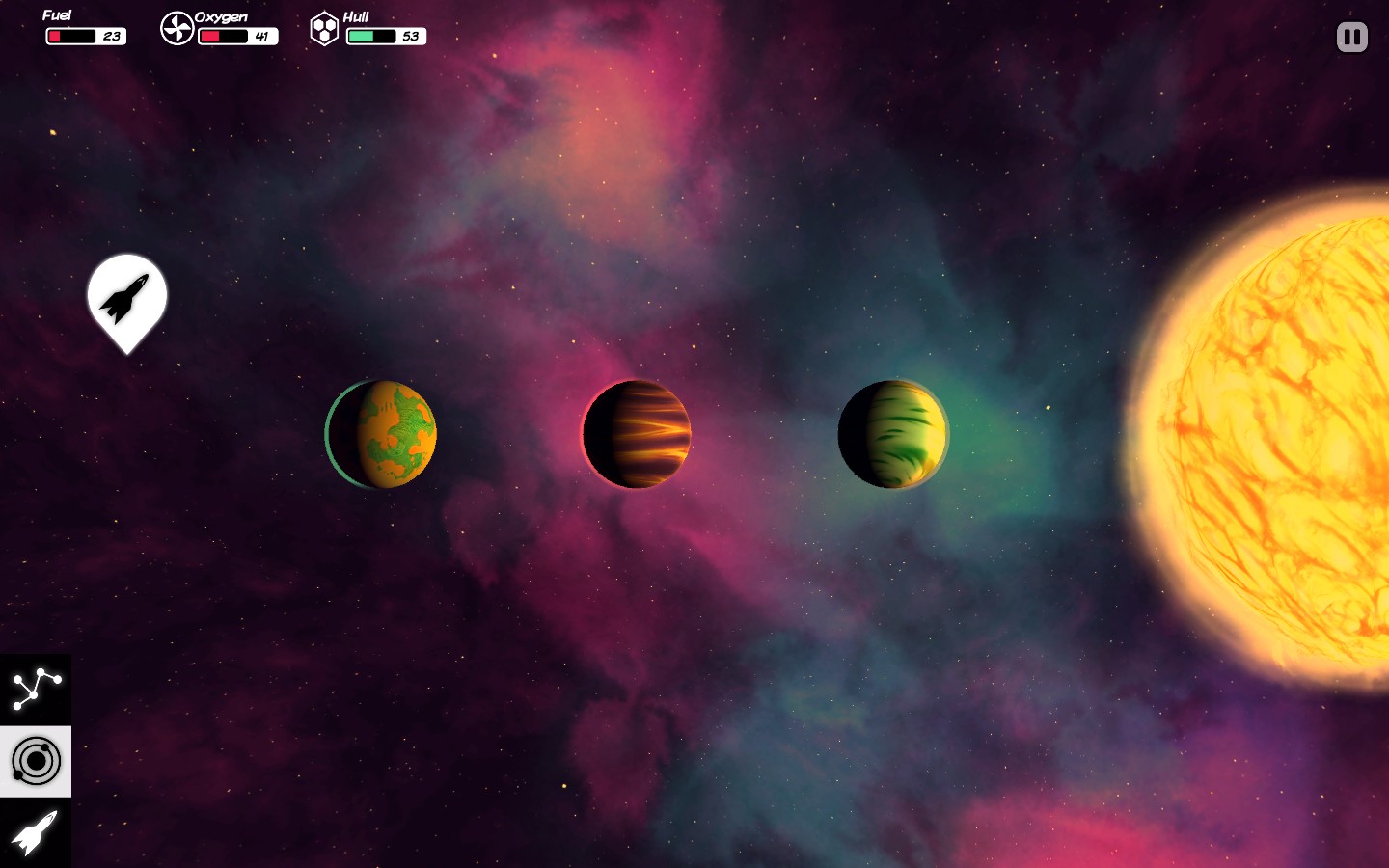The image size is (1389, 868).
Task: Pause the game
Action: point(1350,37)
